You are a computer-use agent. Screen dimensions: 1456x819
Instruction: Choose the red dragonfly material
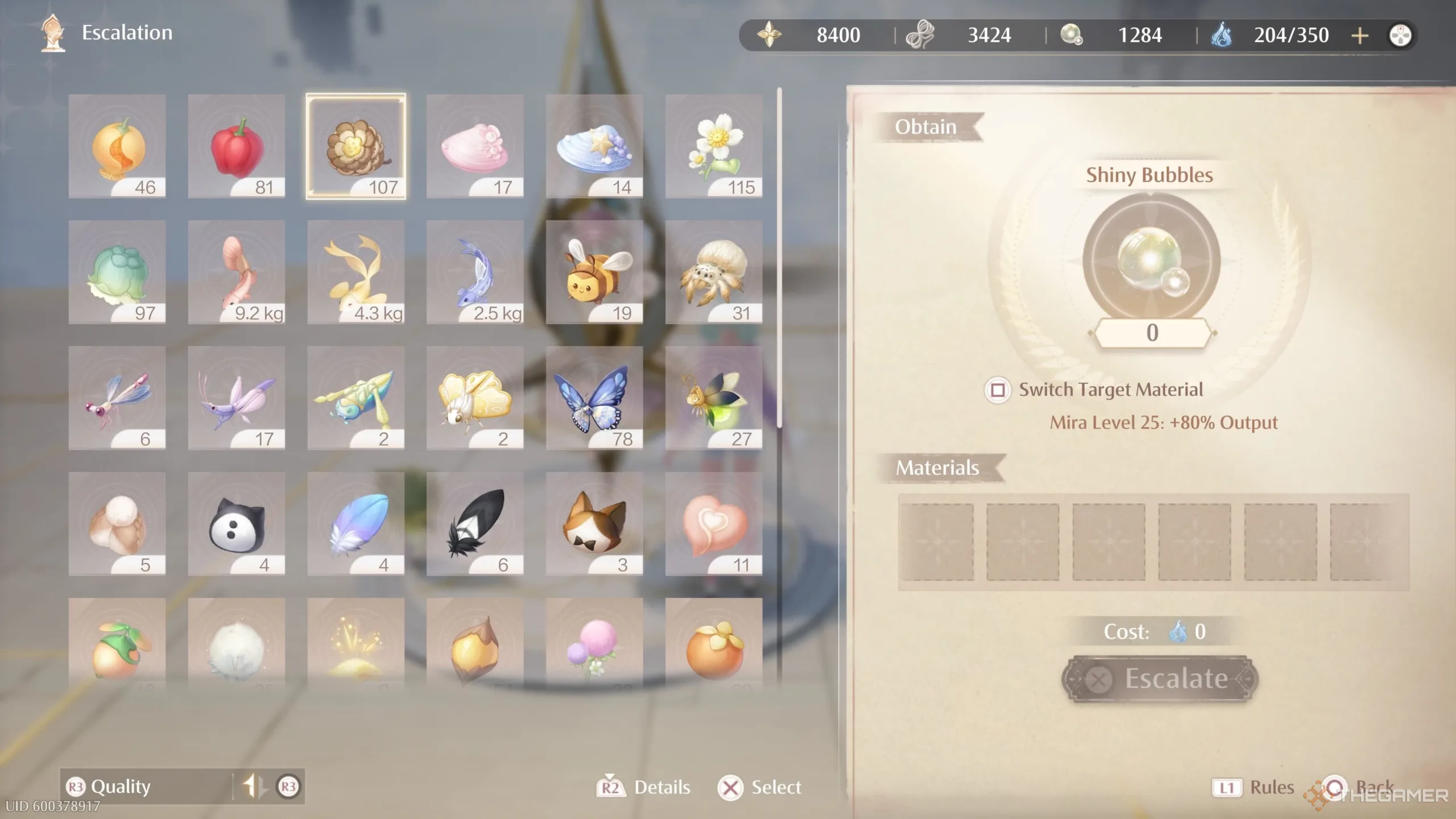[117, 398]
